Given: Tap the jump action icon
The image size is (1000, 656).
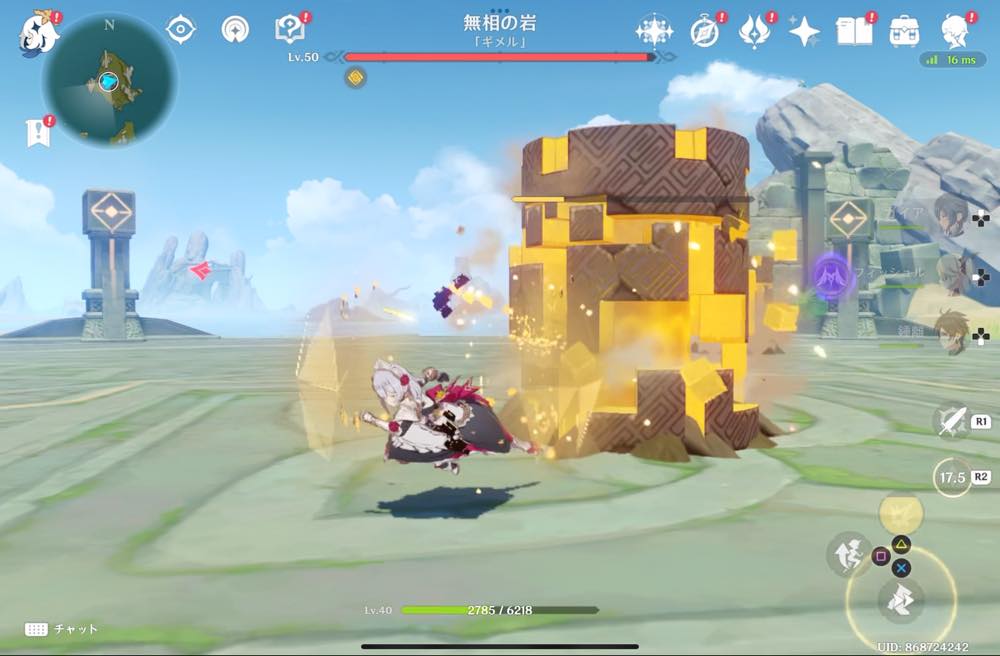Looking at the screenshot, I should point(846,553).
